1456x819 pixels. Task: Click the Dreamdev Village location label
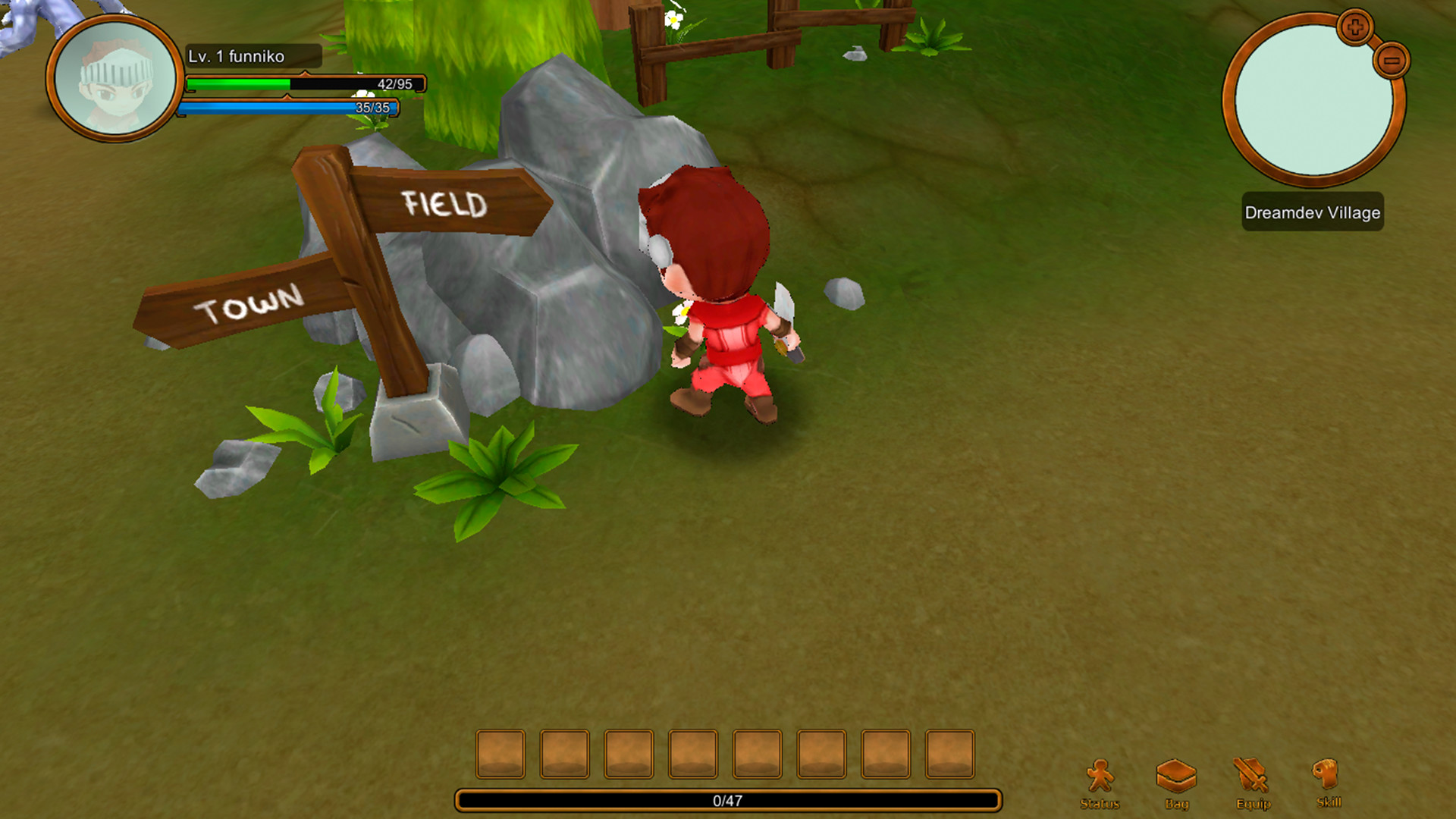(1311, 213)
